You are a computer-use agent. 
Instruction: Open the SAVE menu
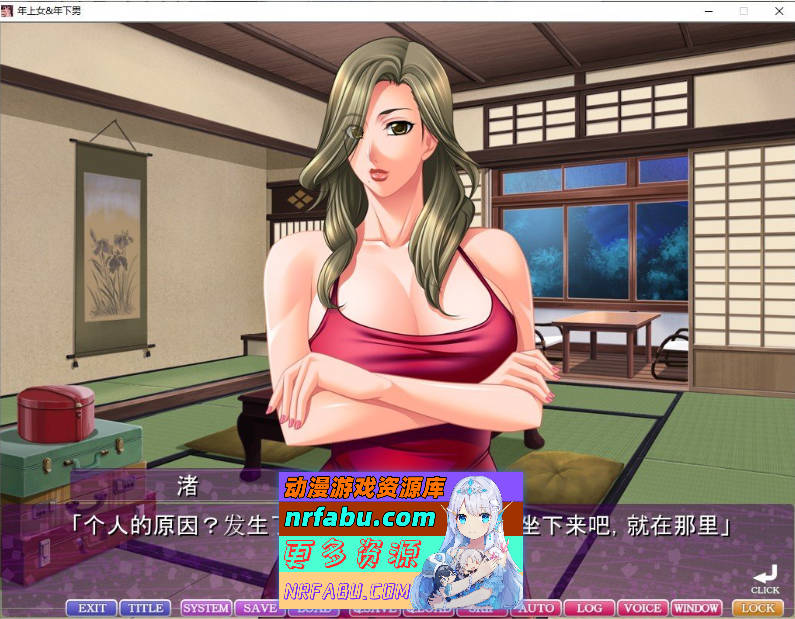[x=258, y=608]
